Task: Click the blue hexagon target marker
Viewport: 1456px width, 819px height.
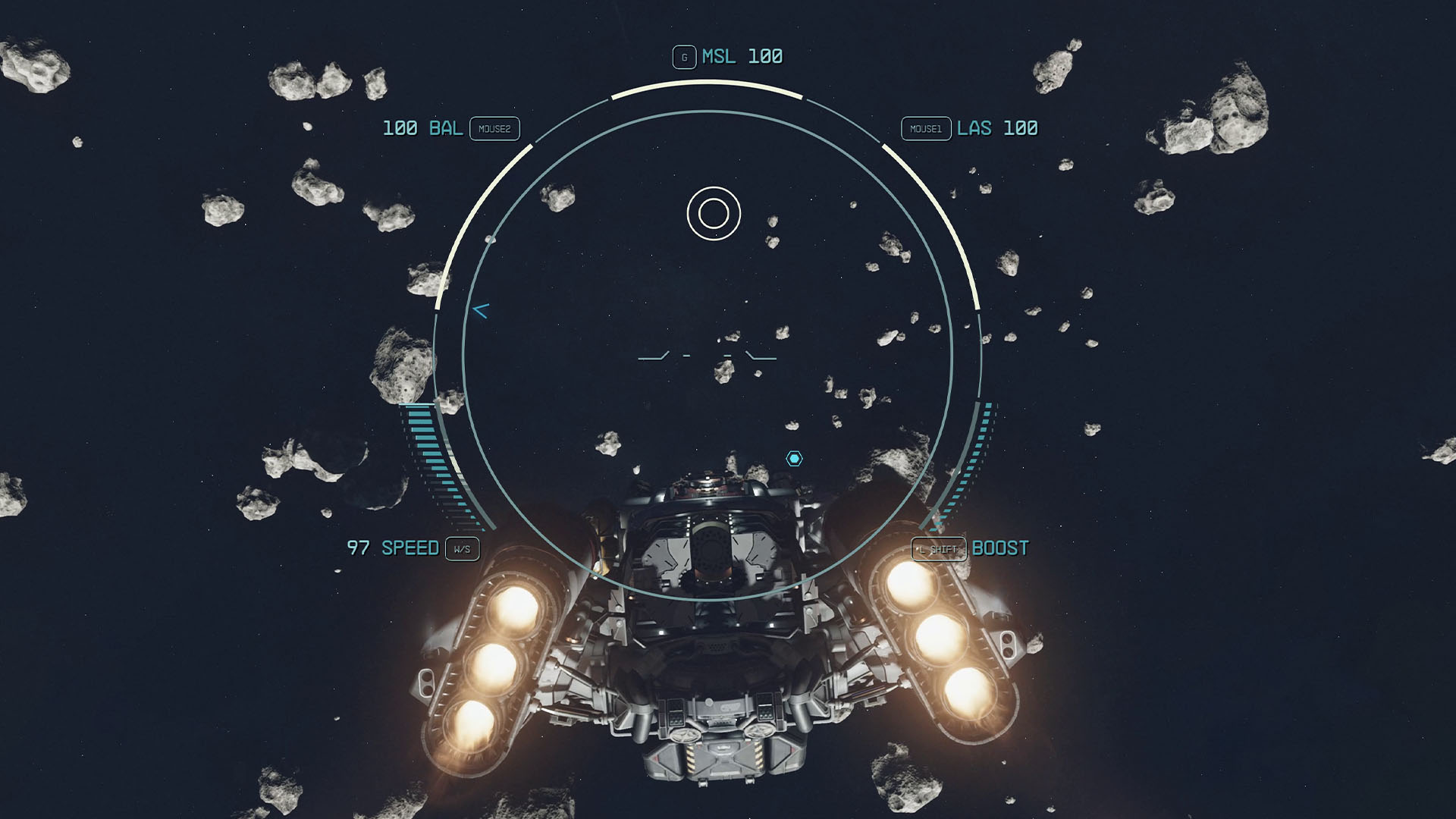Action: pyautogui.click(x=795, y=457)
